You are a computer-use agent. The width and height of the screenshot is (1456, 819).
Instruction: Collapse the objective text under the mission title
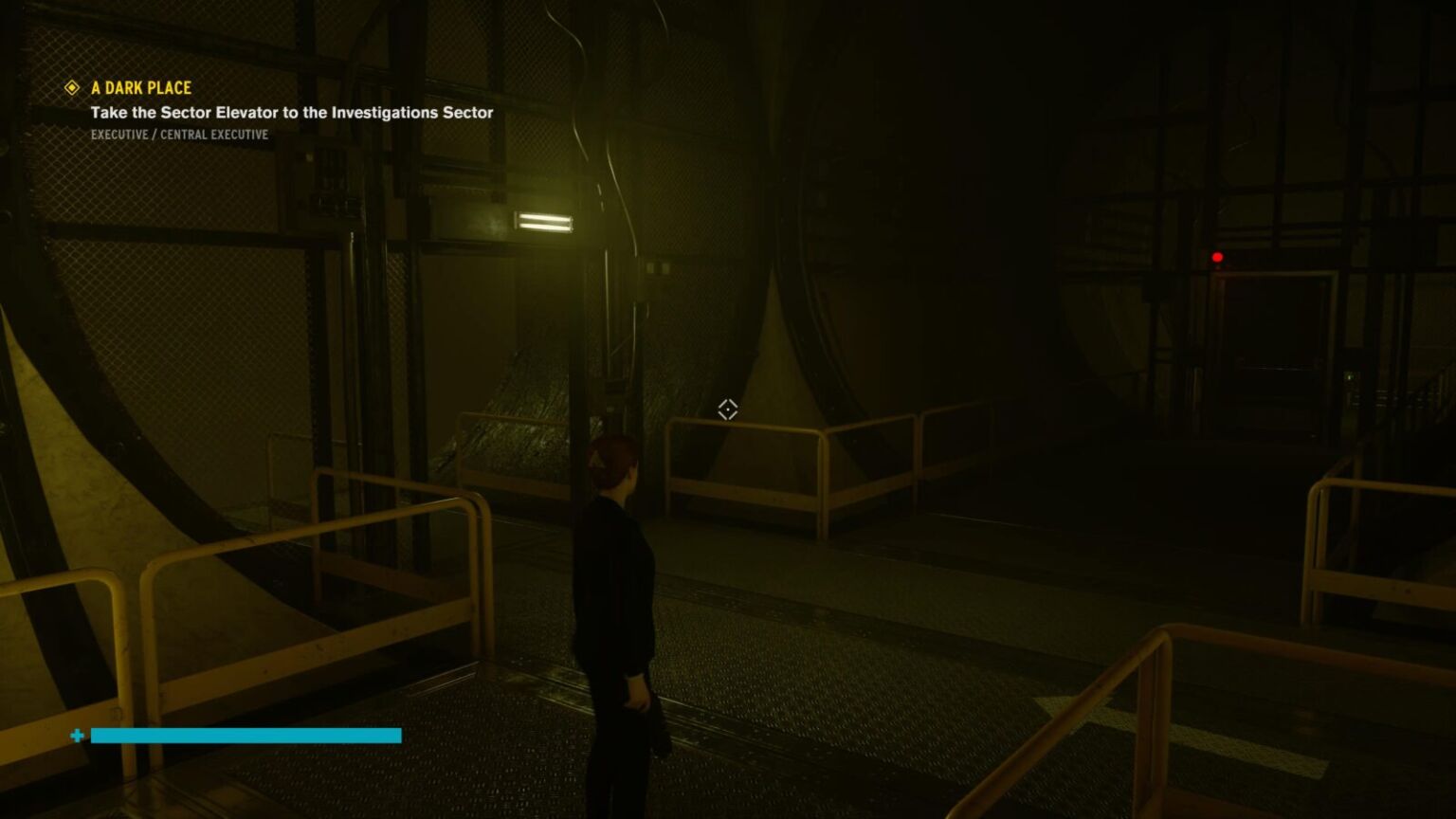point(291,112)
